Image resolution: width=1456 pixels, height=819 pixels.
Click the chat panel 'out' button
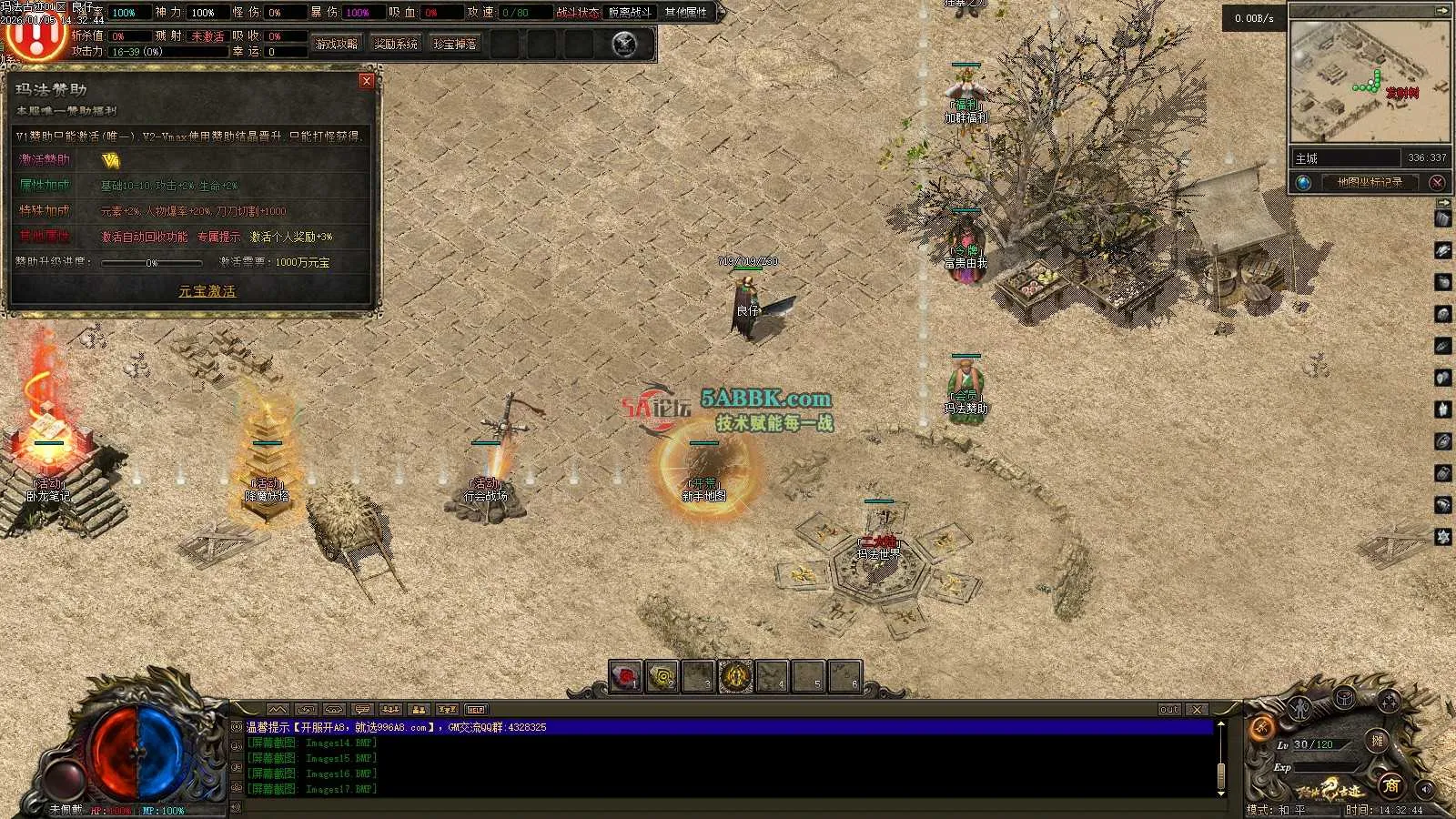1169,710
